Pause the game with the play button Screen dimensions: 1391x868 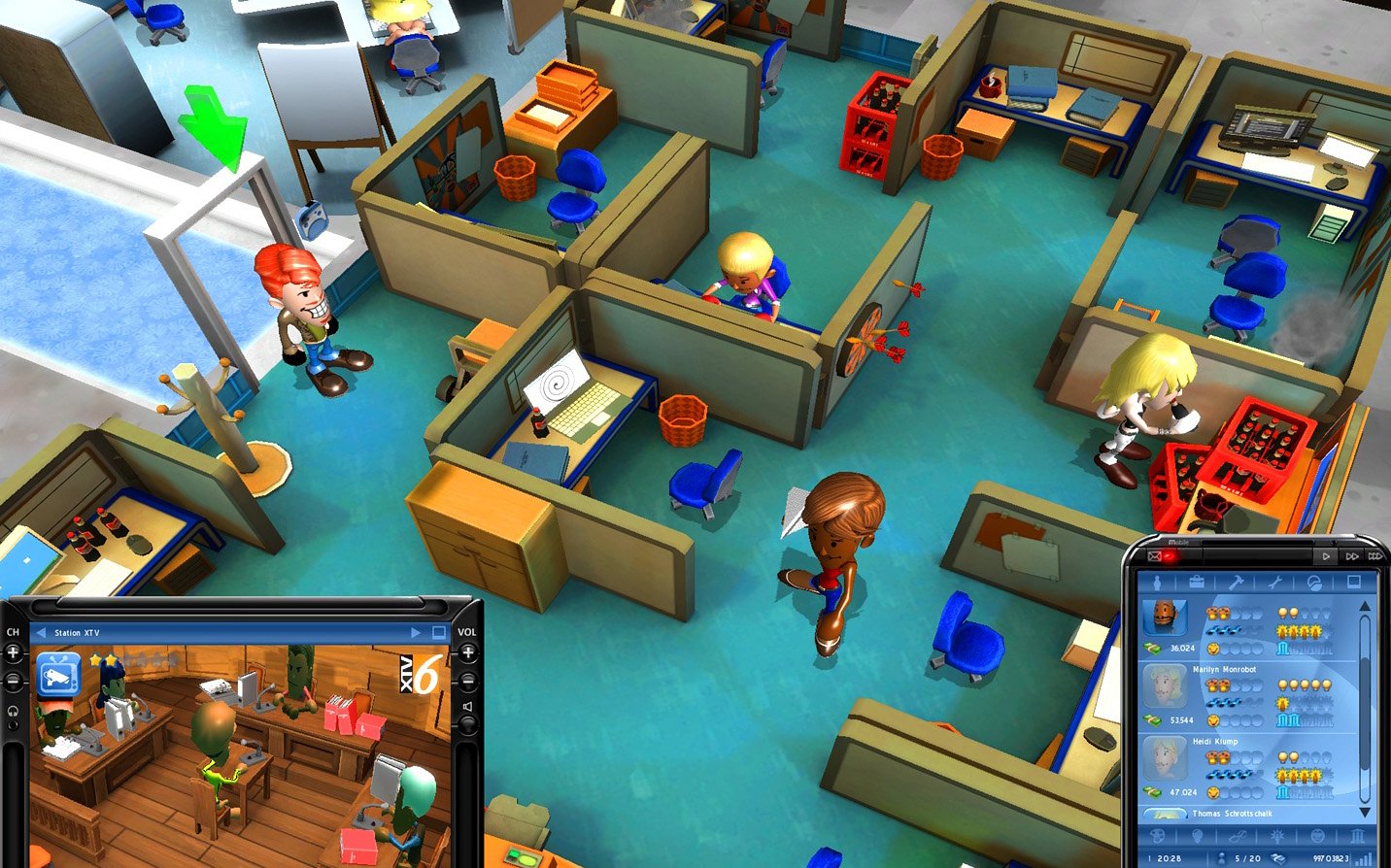pyautogui.click(x=1326, y=556)
